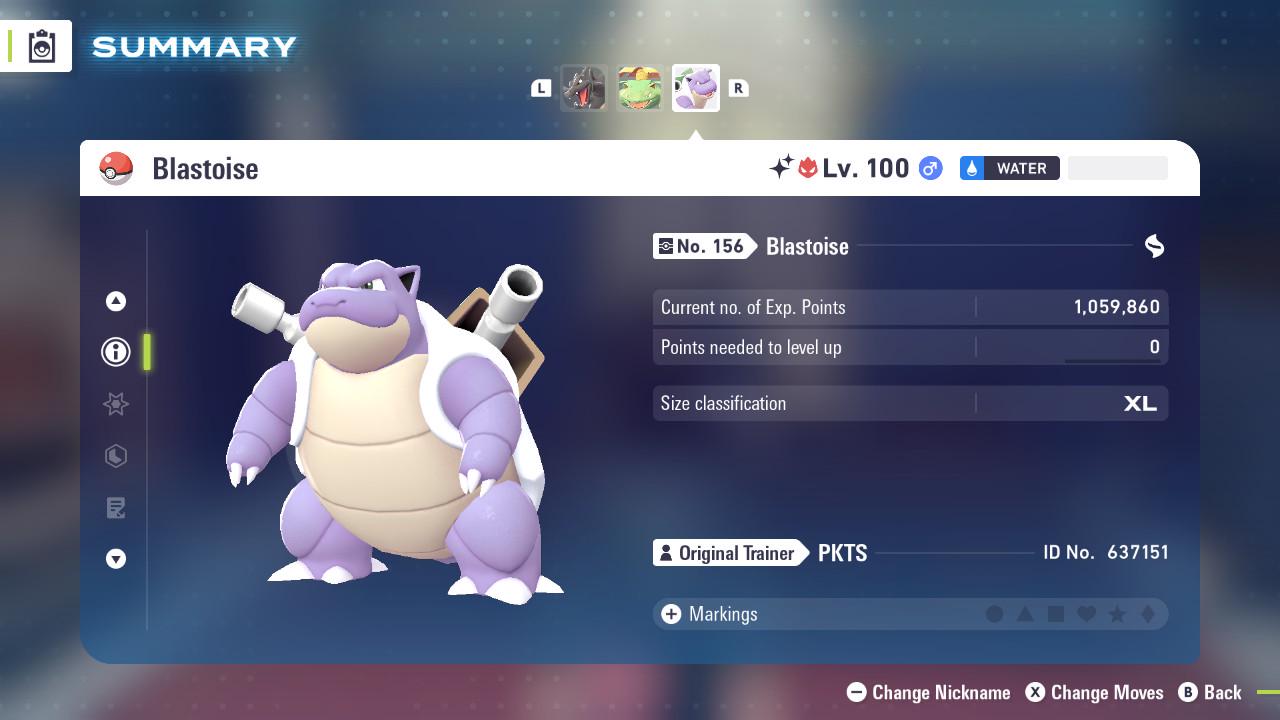The image size is (1280, 720).
Task: Select the hexagon stats icon in sidebar
Action: tap(116, 456)
